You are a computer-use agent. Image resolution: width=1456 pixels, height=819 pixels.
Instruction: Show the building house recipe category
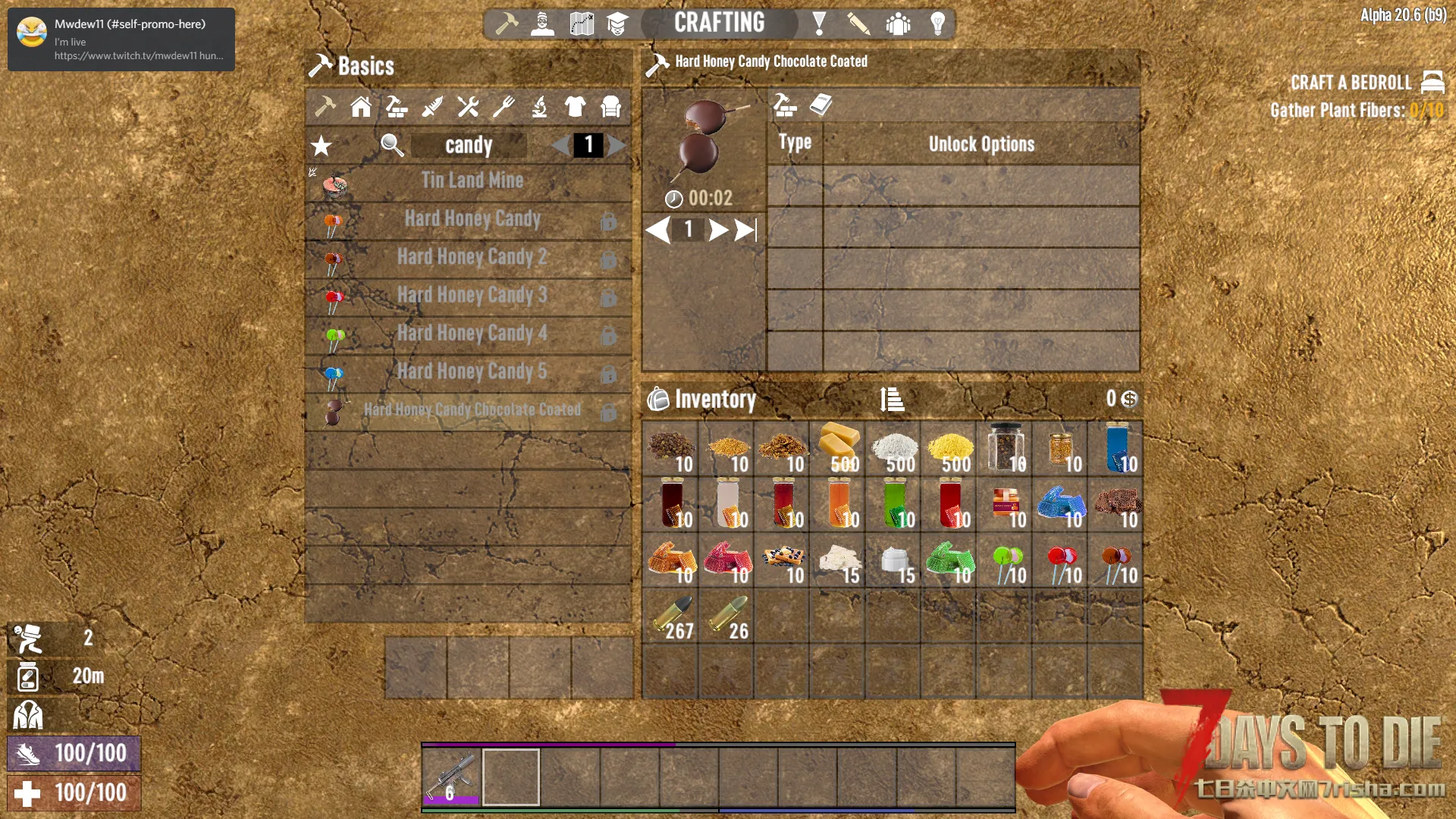click(361, 108)
